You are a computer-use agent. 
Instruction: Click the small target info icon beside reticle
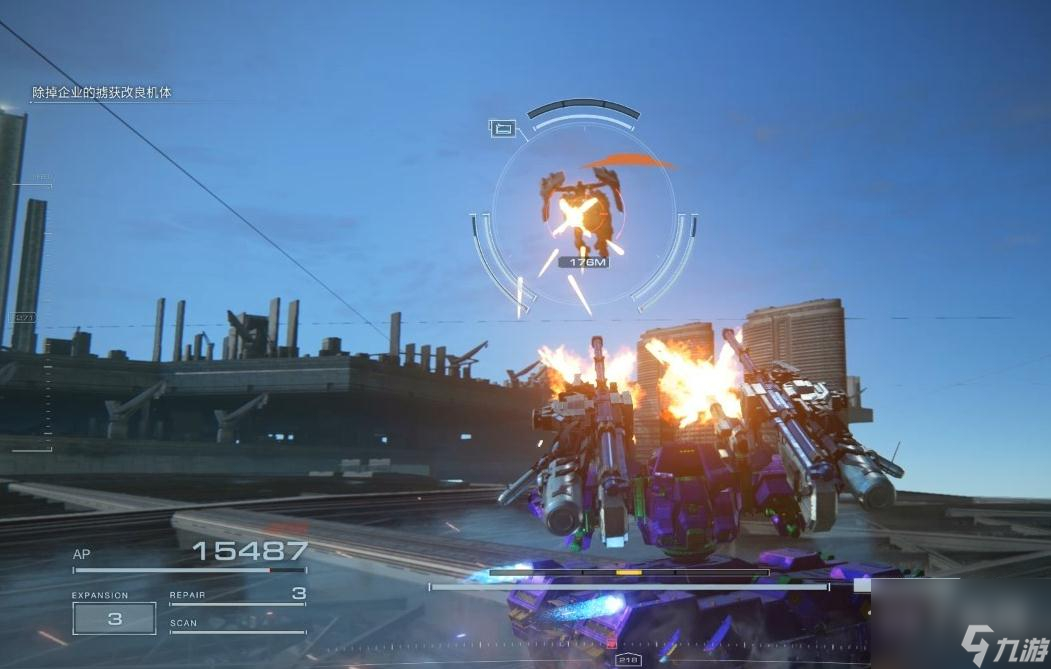click(x=503, y=128)
